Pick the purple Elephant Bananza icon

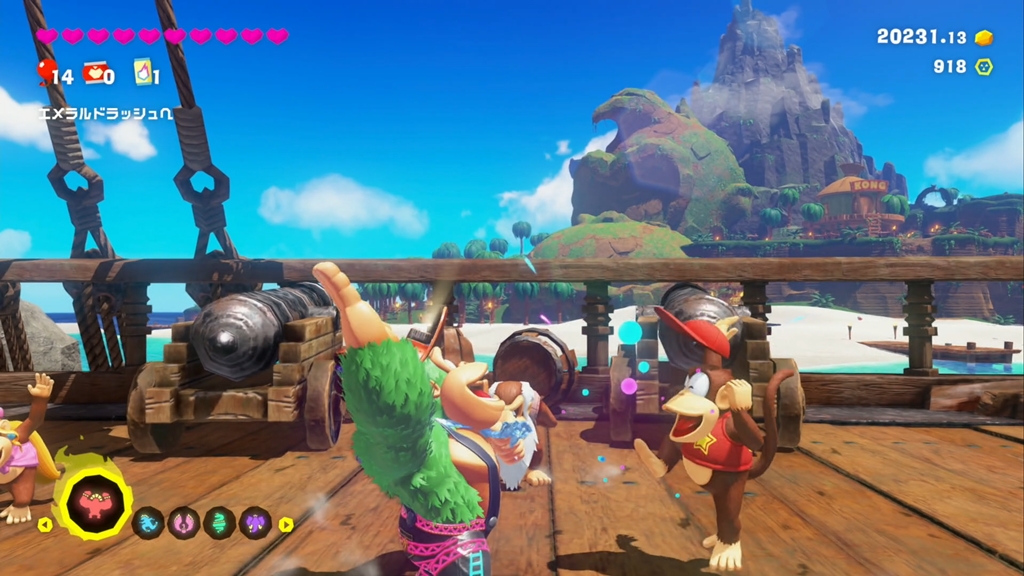[255, 522]
